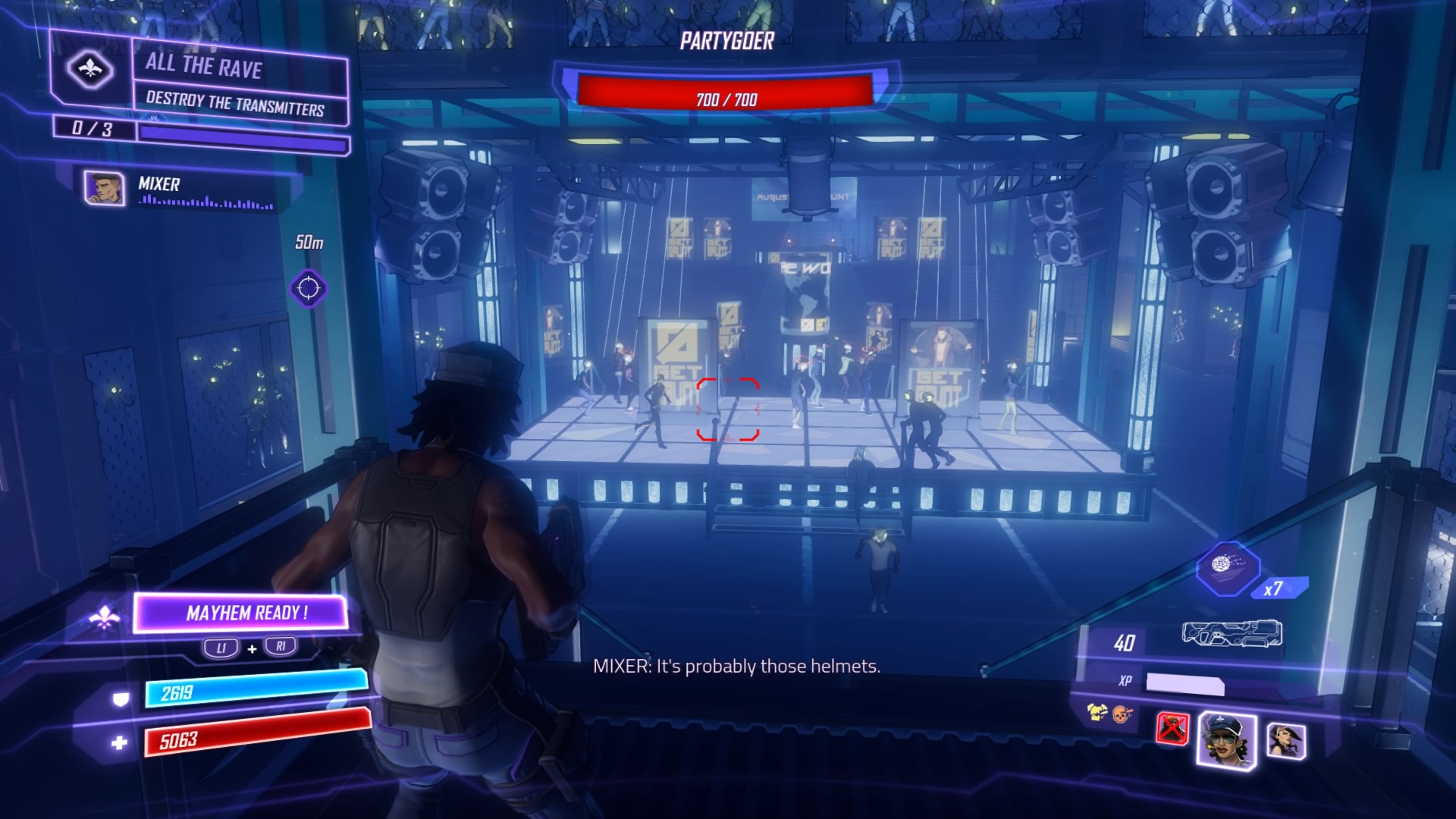Screen dimensions: 1456x819
Task: Click the 50m waypoint crosshair marker
Action: 309,289
